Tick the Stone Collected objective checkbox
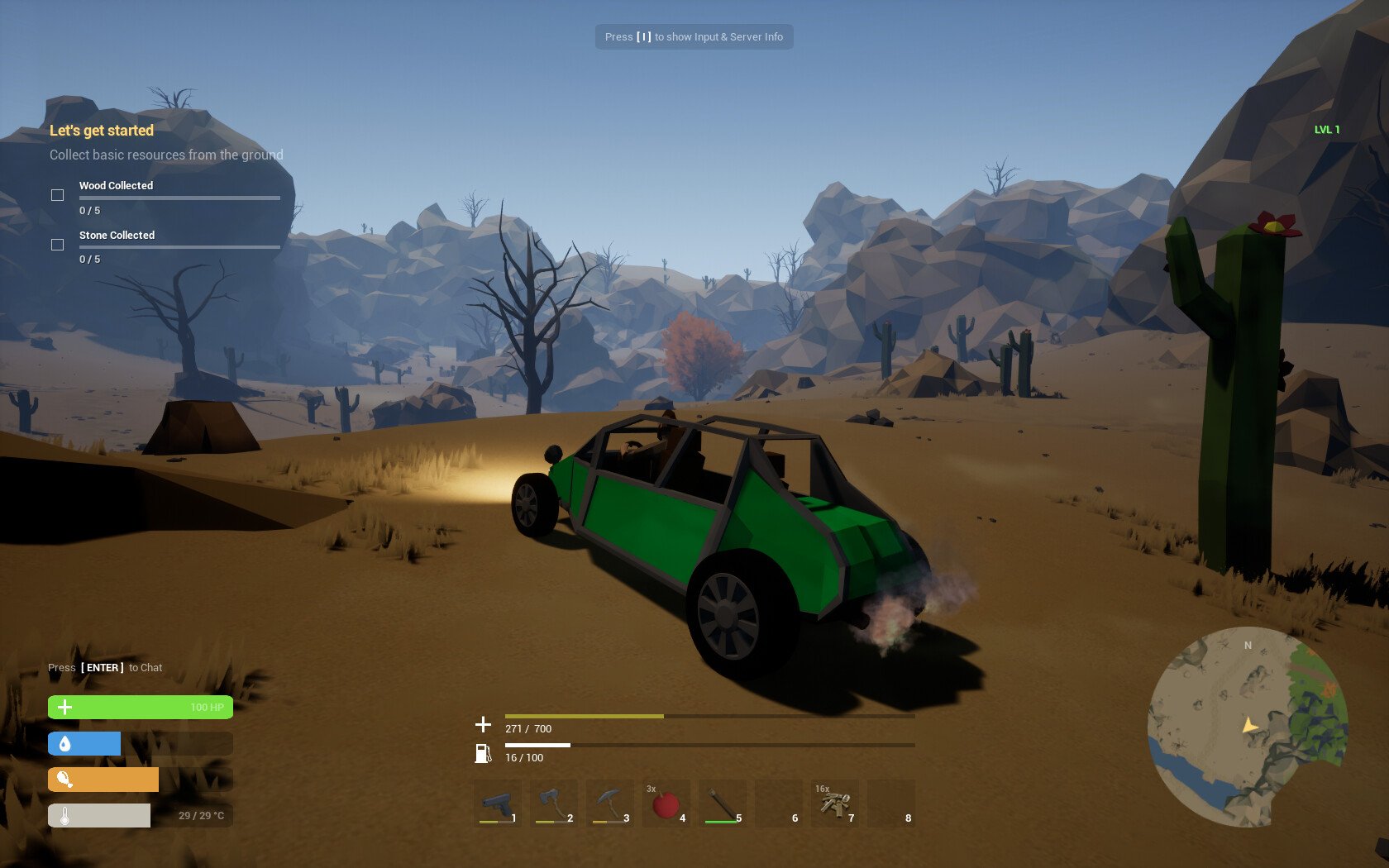This screenshot has width=1389, height=868. click(x=57, y=245)
